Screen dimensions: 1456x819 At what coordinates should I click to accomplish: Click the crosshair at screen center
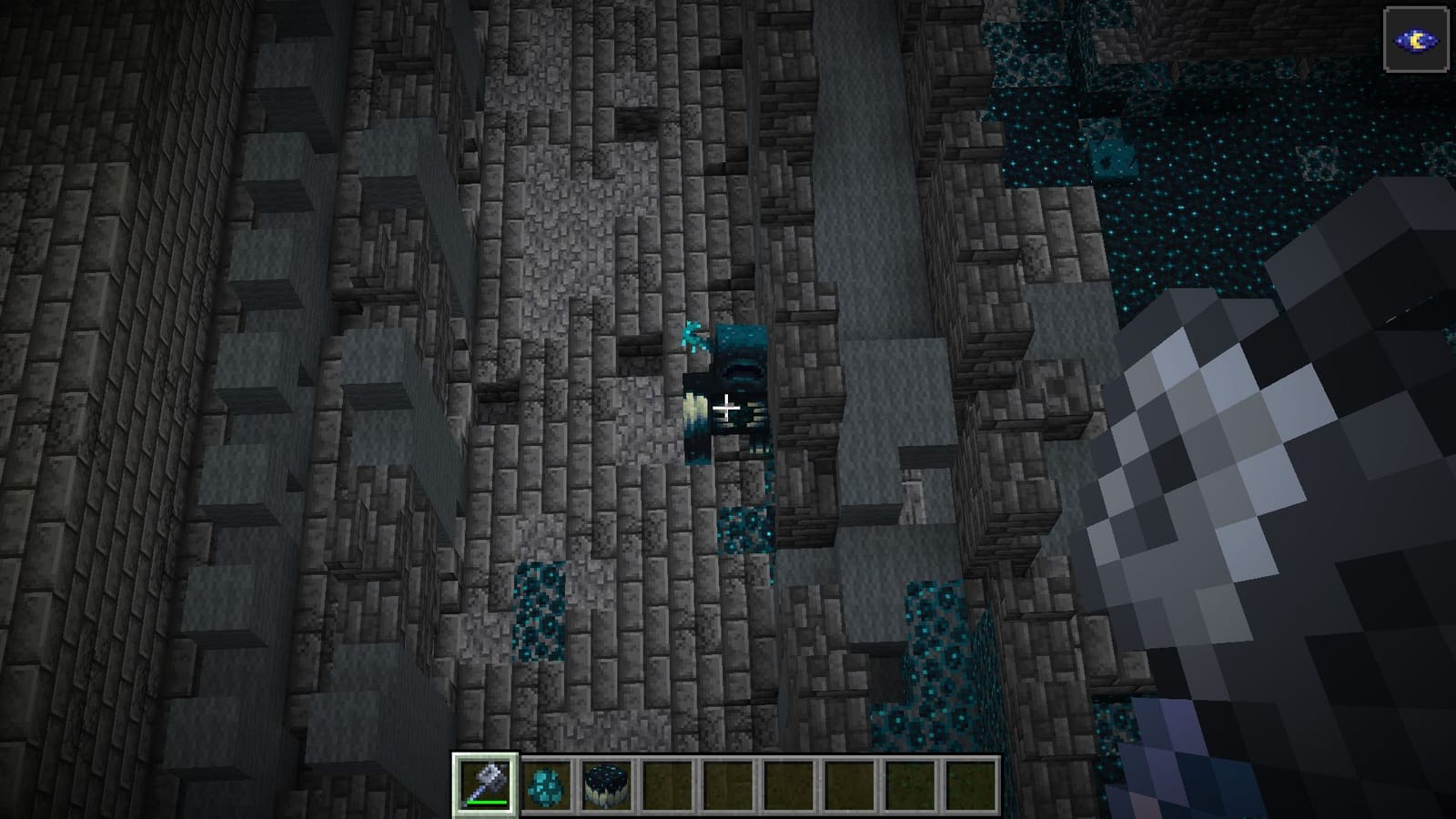click(x=728, y=409)
